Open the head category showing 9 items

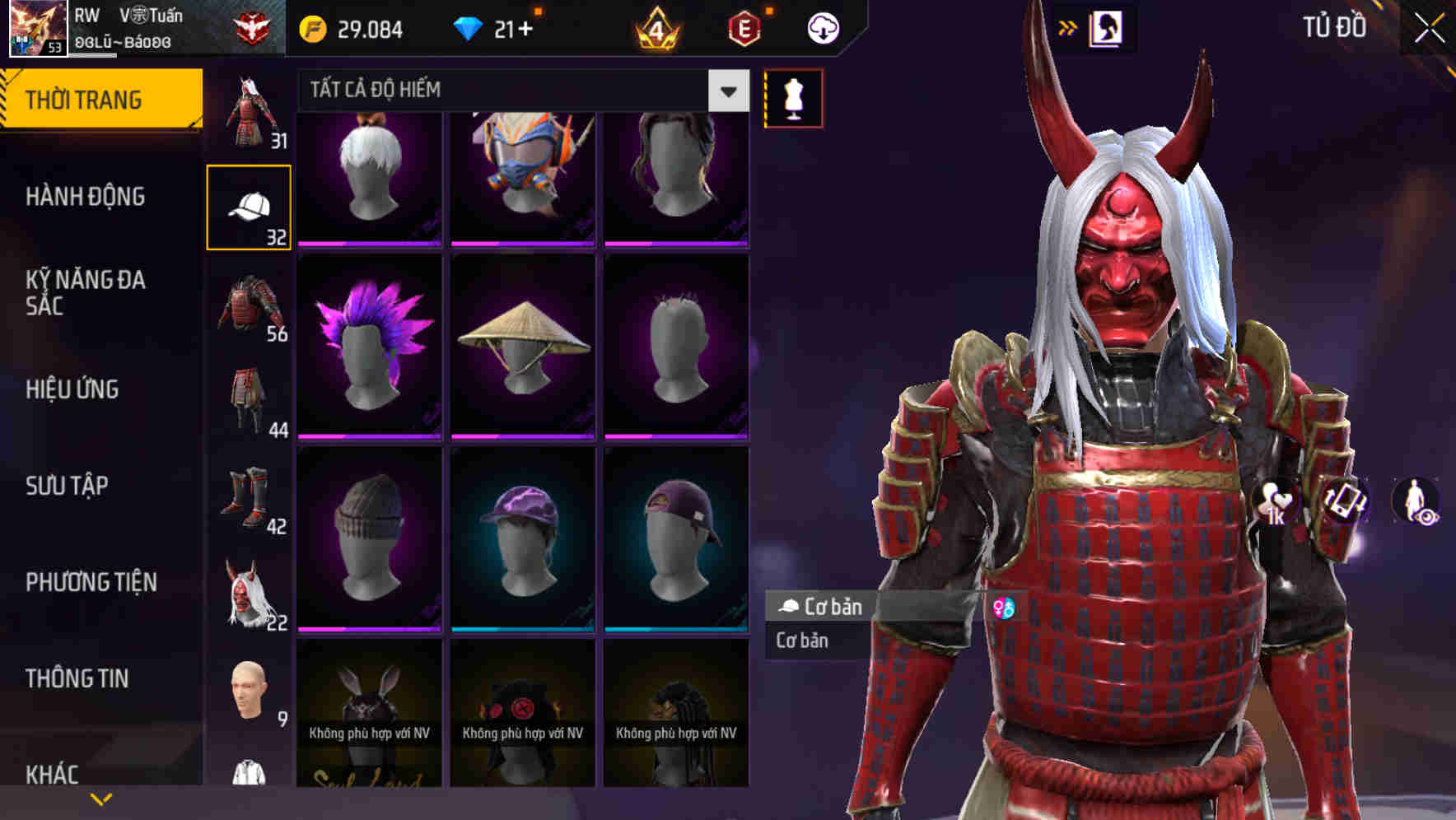point(248,687)
